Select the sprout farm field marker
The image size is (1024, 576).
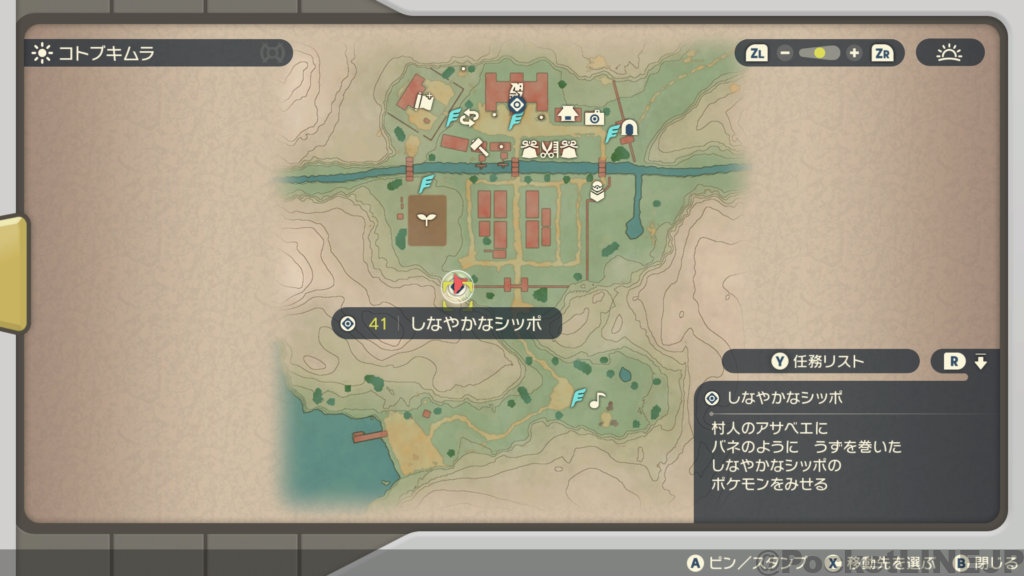427,220
